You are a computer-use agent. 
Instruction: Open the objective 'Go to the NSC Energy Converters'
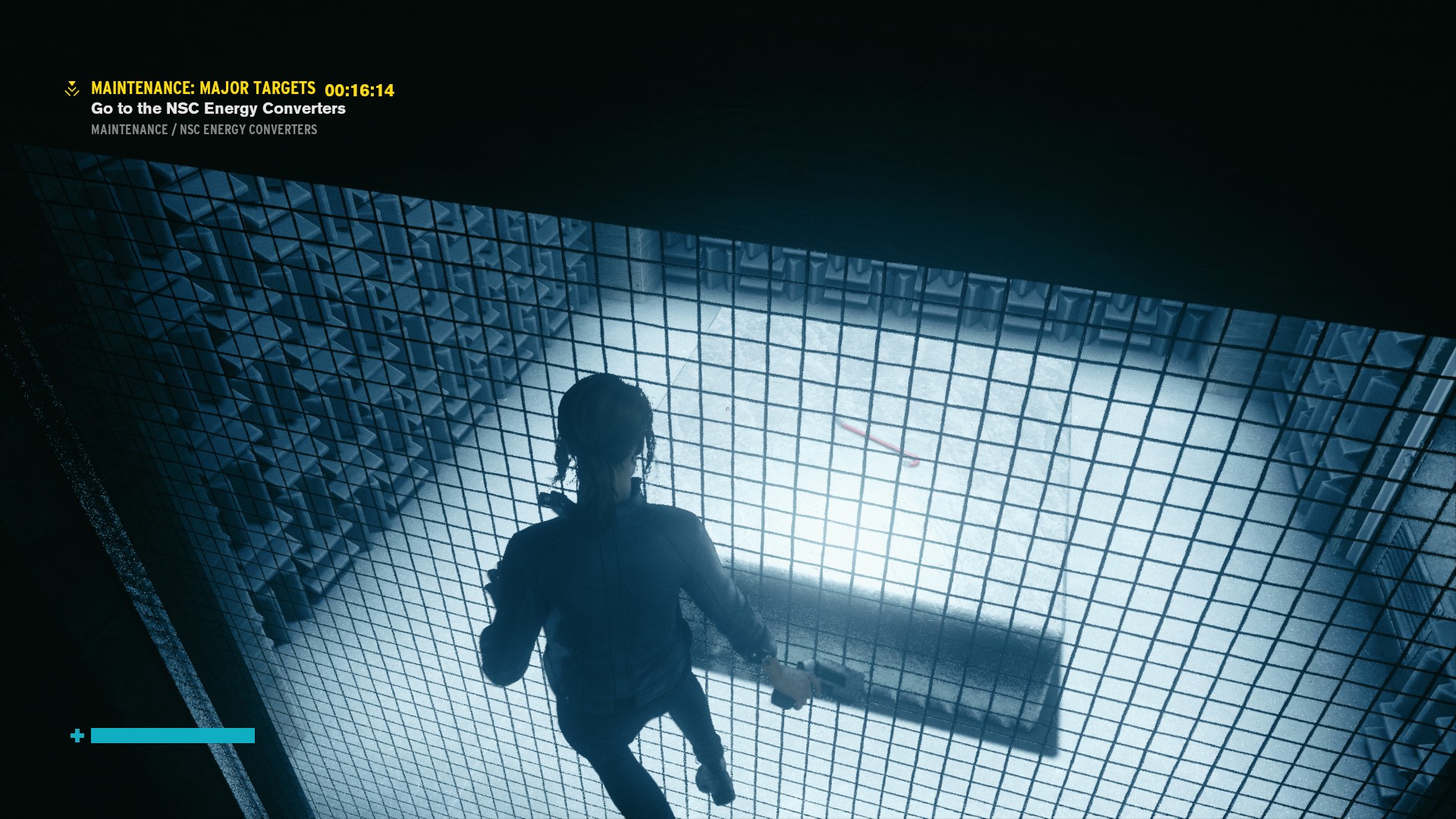(x=218, y=108)
